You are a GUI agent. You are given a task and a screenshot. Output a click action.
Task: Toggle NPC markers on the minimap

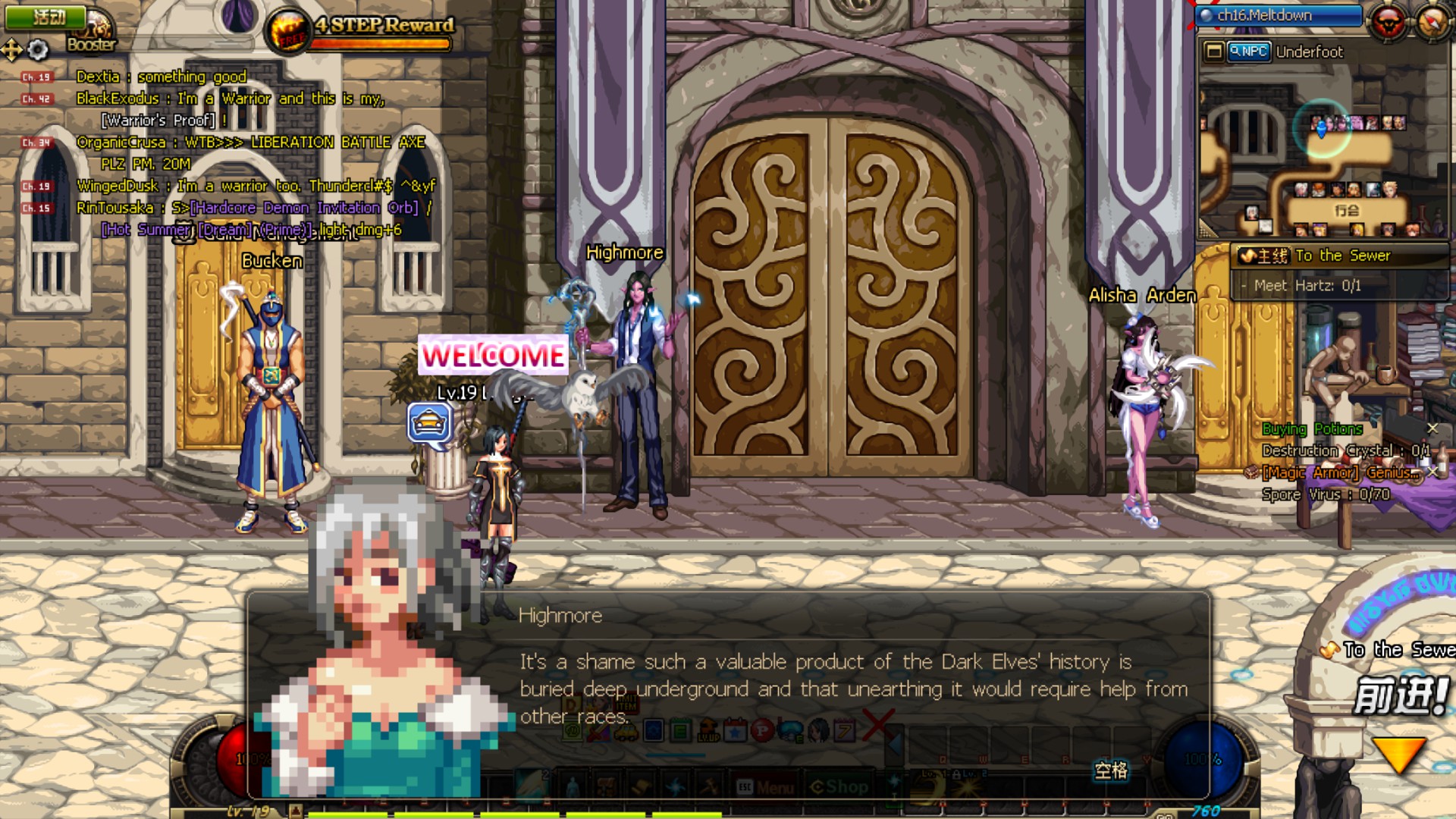(x=1248, y=52)
